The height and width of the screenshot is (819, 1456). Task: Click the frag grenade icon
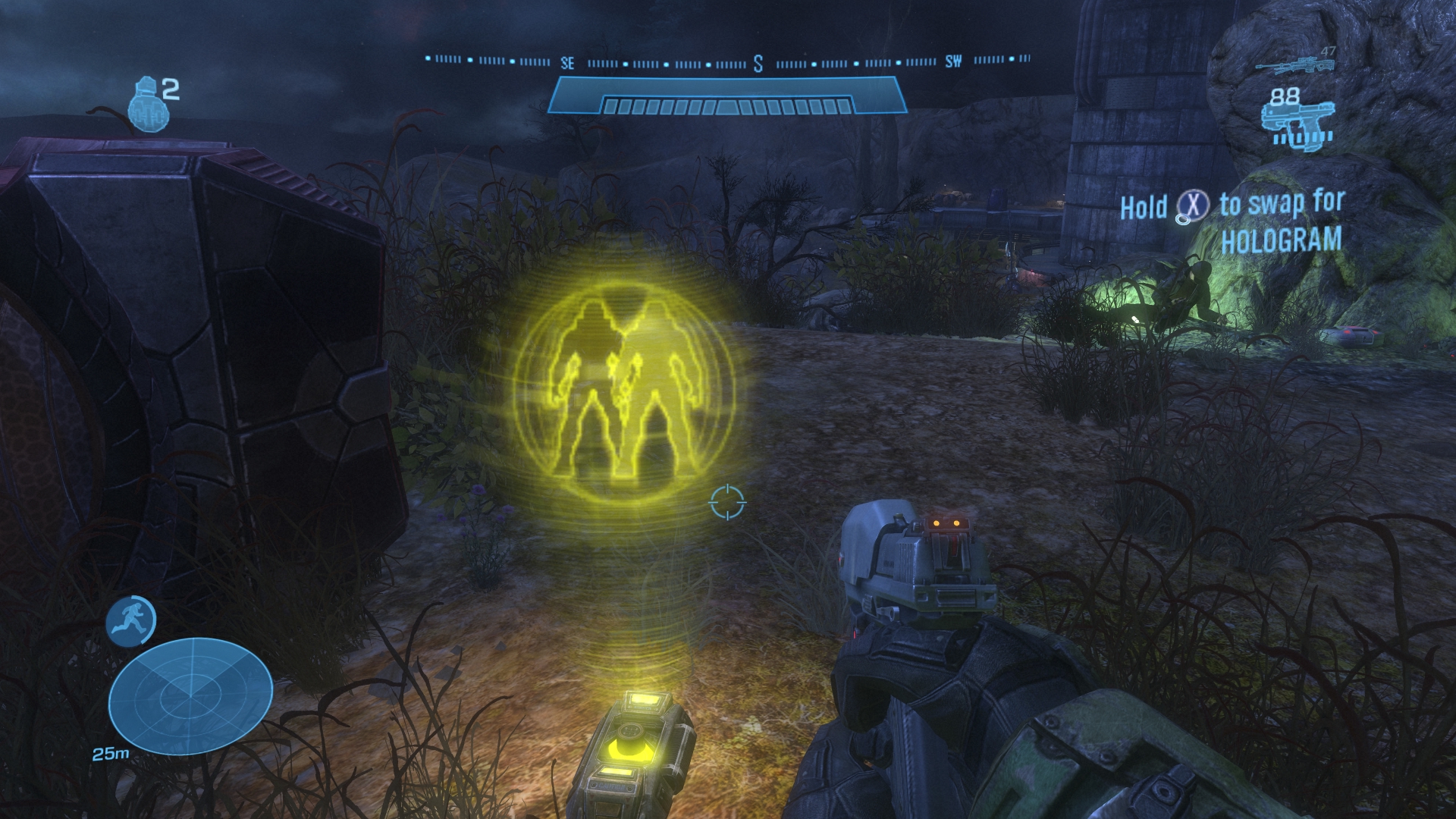146,106
